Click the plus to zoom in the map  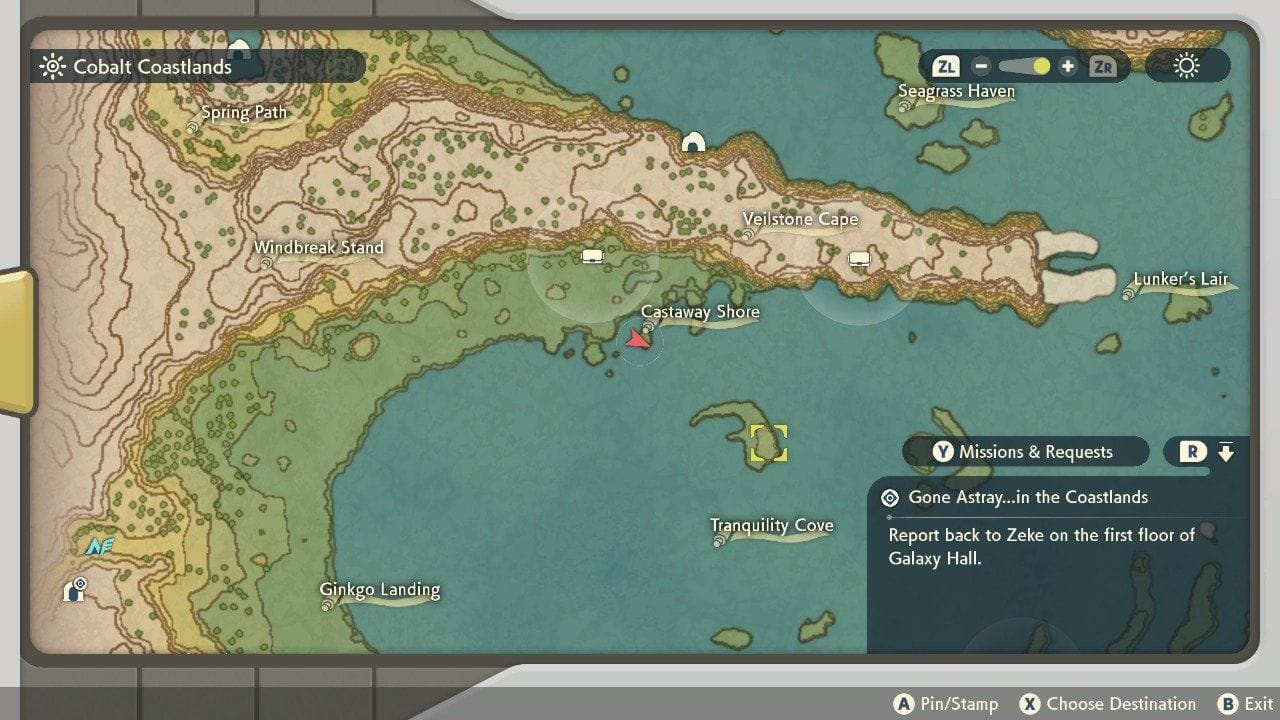pos(1069,65)
